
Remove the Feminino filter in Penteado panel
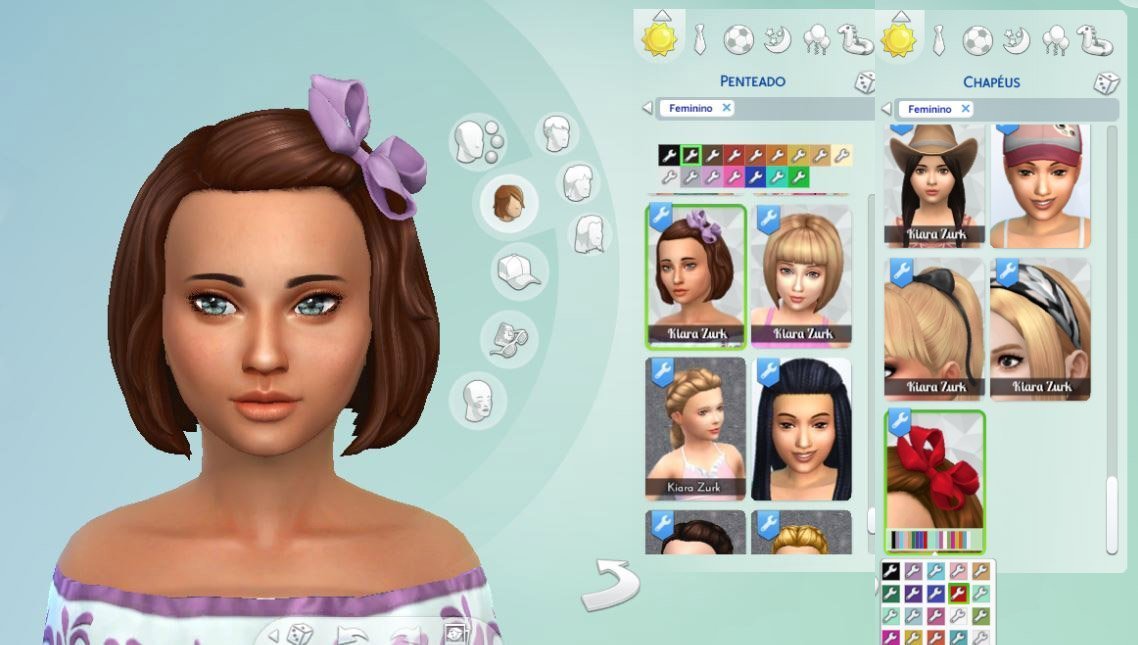(x=727, y=108)
